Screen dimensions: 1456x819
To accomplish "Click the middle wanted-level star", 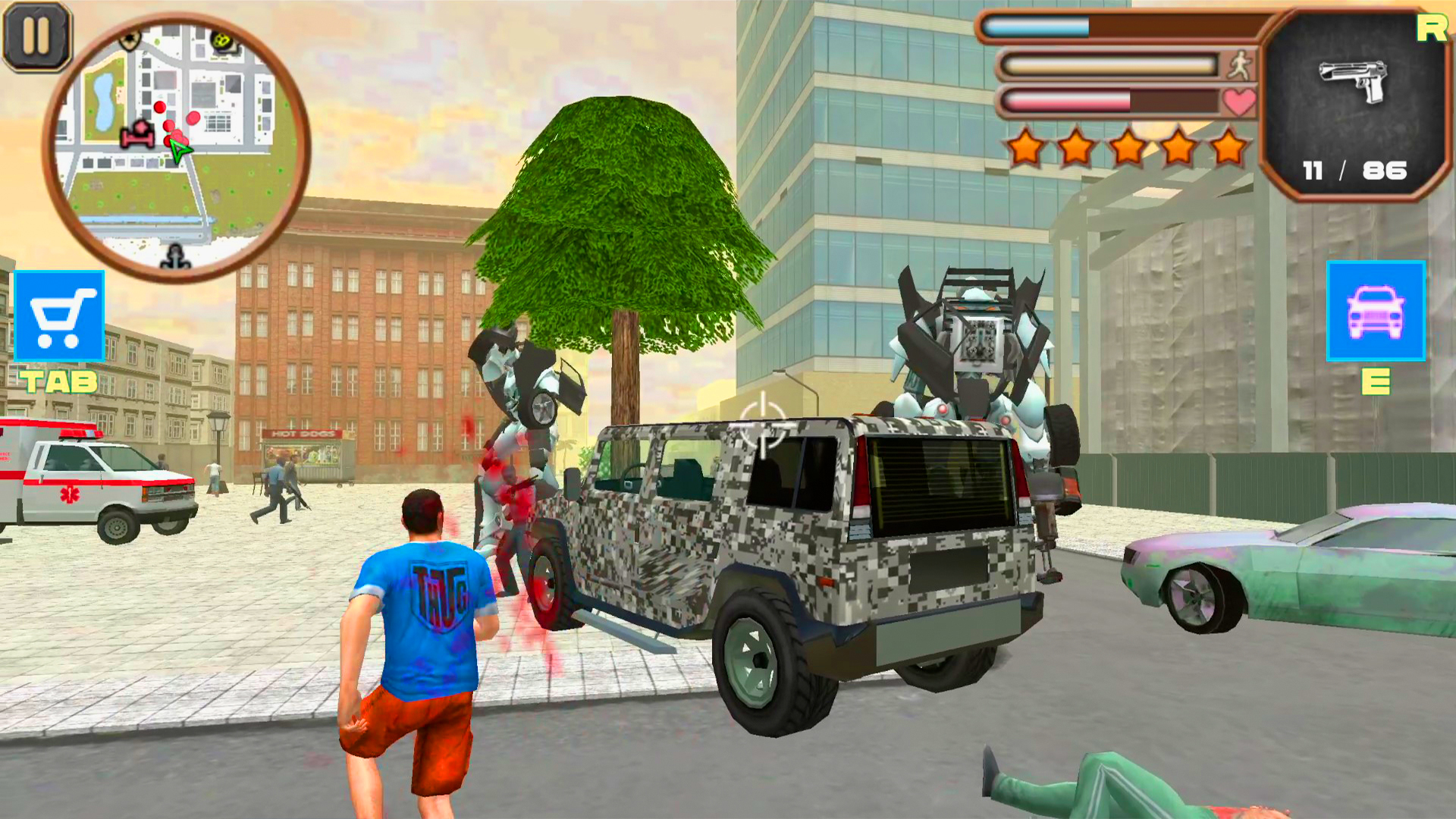I will click(1128, 146).
